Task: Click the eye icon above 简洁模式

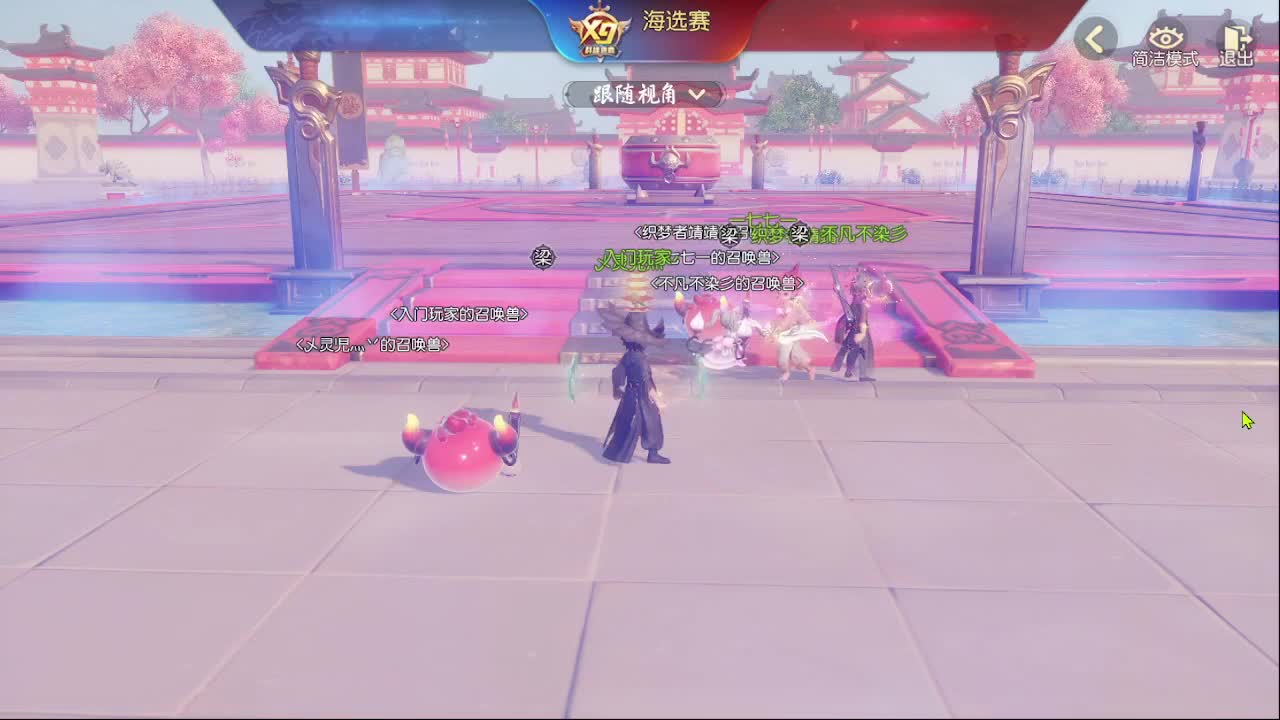Action: (1166, 38)
